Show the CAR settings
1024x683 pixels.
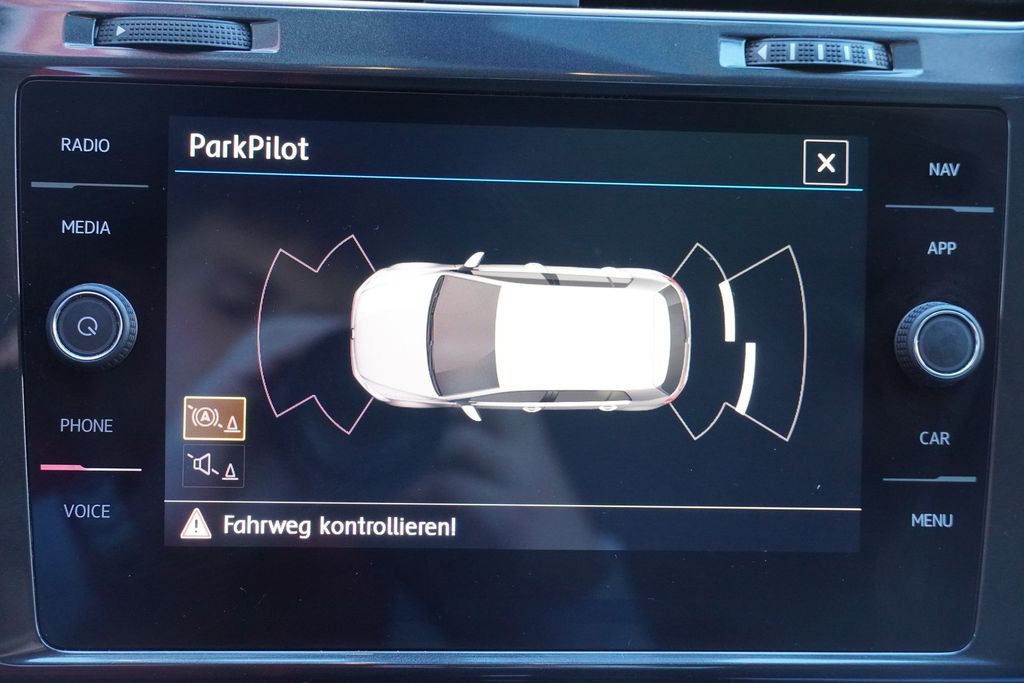[934, 438]
